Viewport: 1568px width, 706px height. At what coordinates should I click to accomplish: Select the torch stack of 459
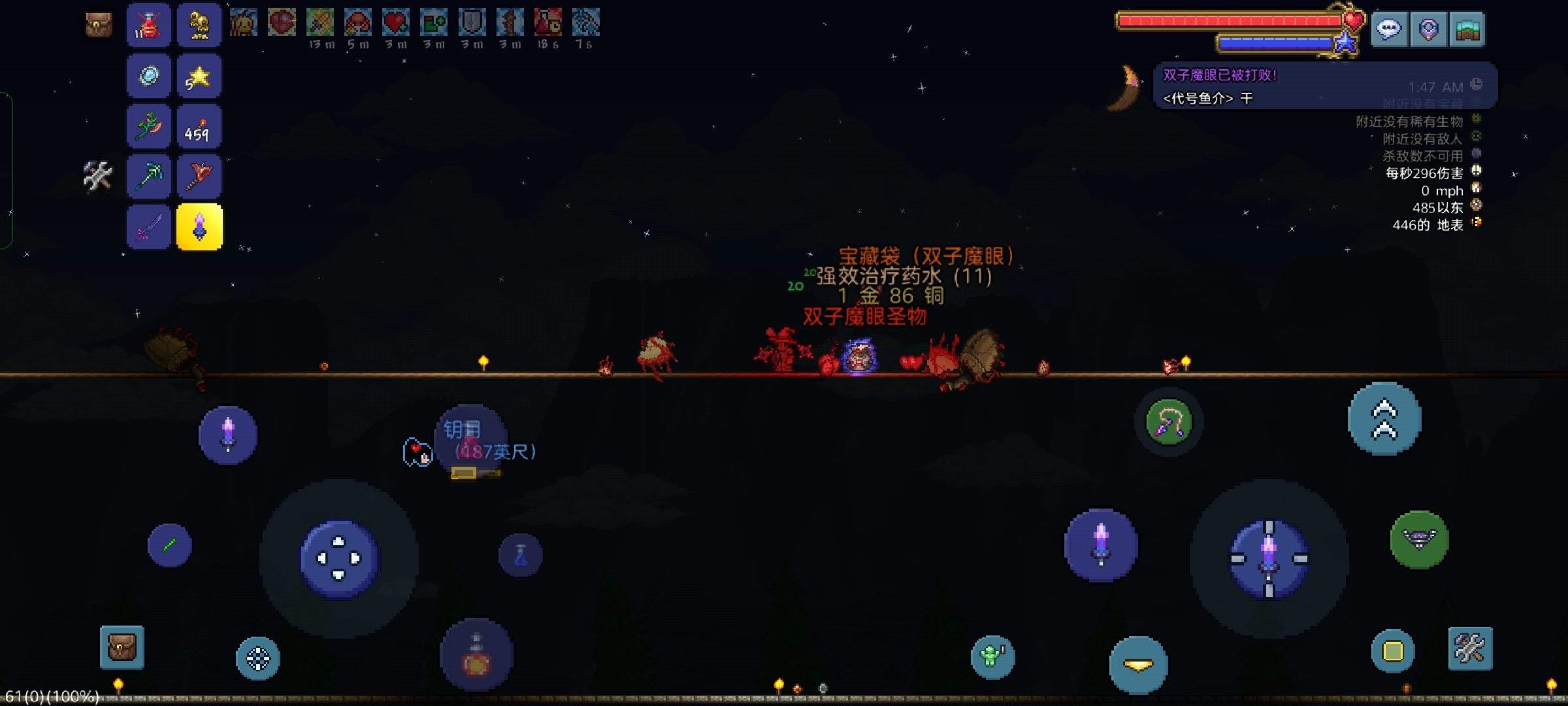pos(199,127)
